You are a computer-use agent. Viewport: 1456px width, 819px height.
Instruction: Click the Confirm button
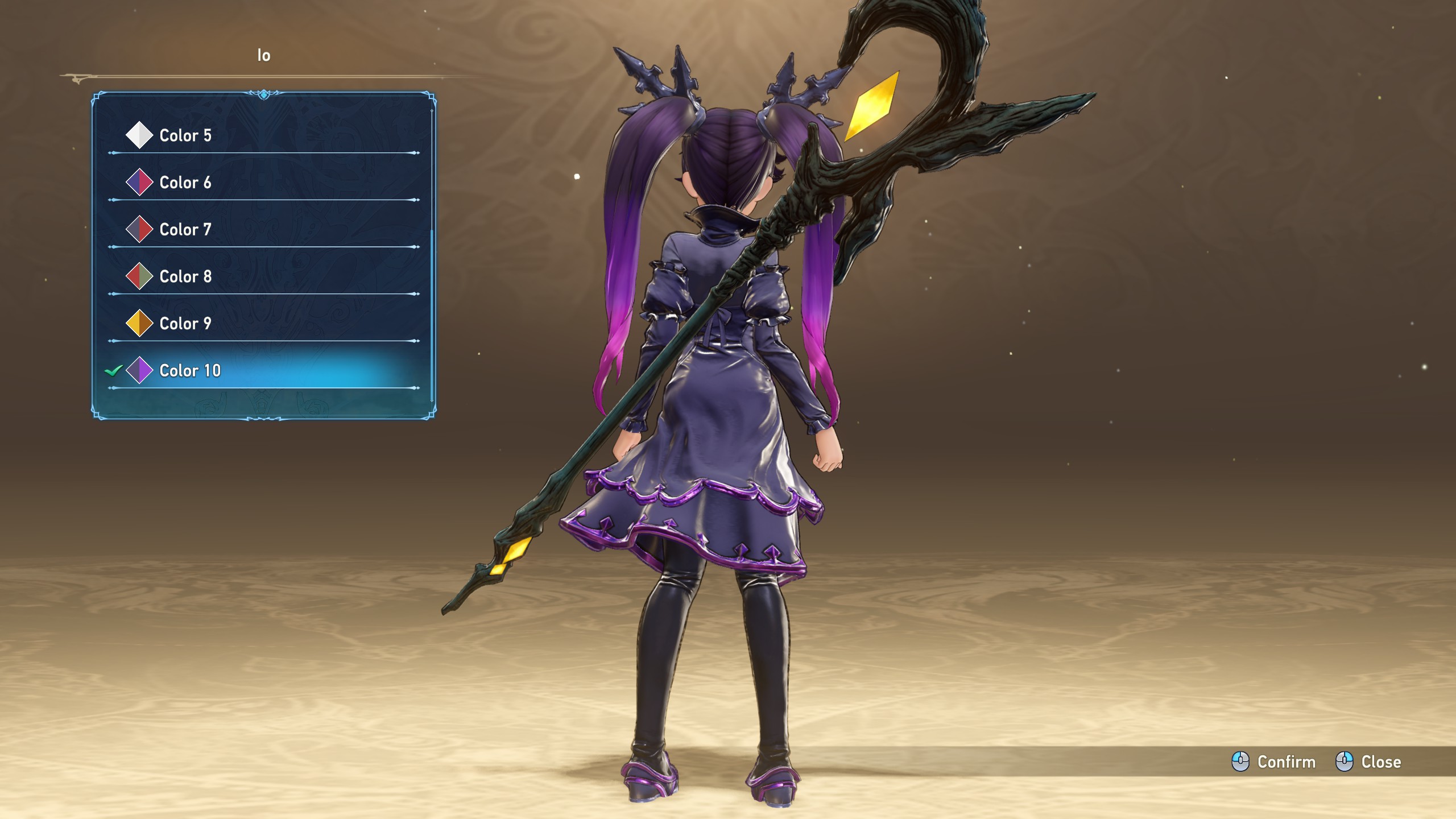pos(1274,762)
